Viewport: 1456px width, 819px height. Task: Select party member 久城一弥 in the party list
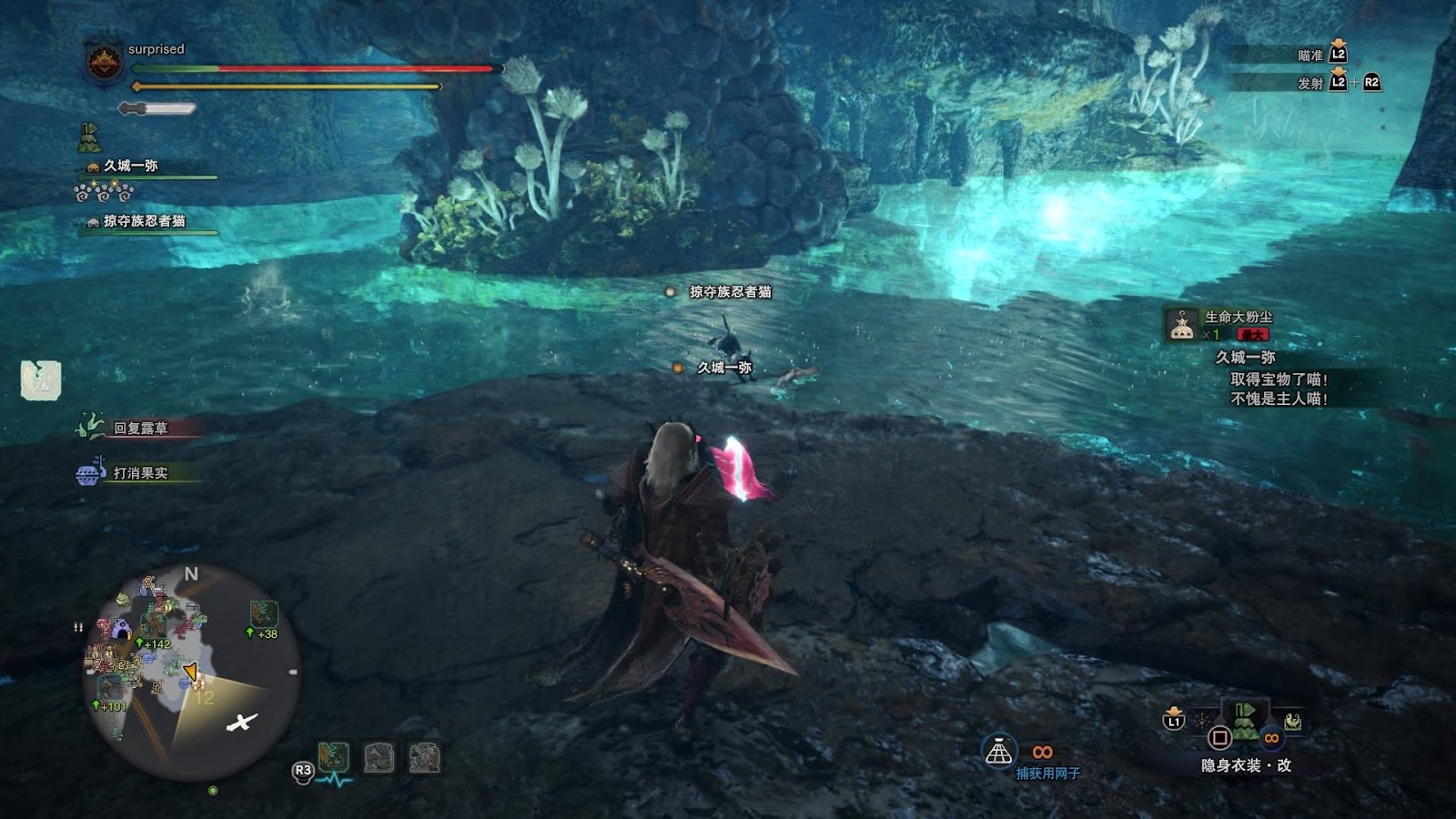click(x=130, y=166)
